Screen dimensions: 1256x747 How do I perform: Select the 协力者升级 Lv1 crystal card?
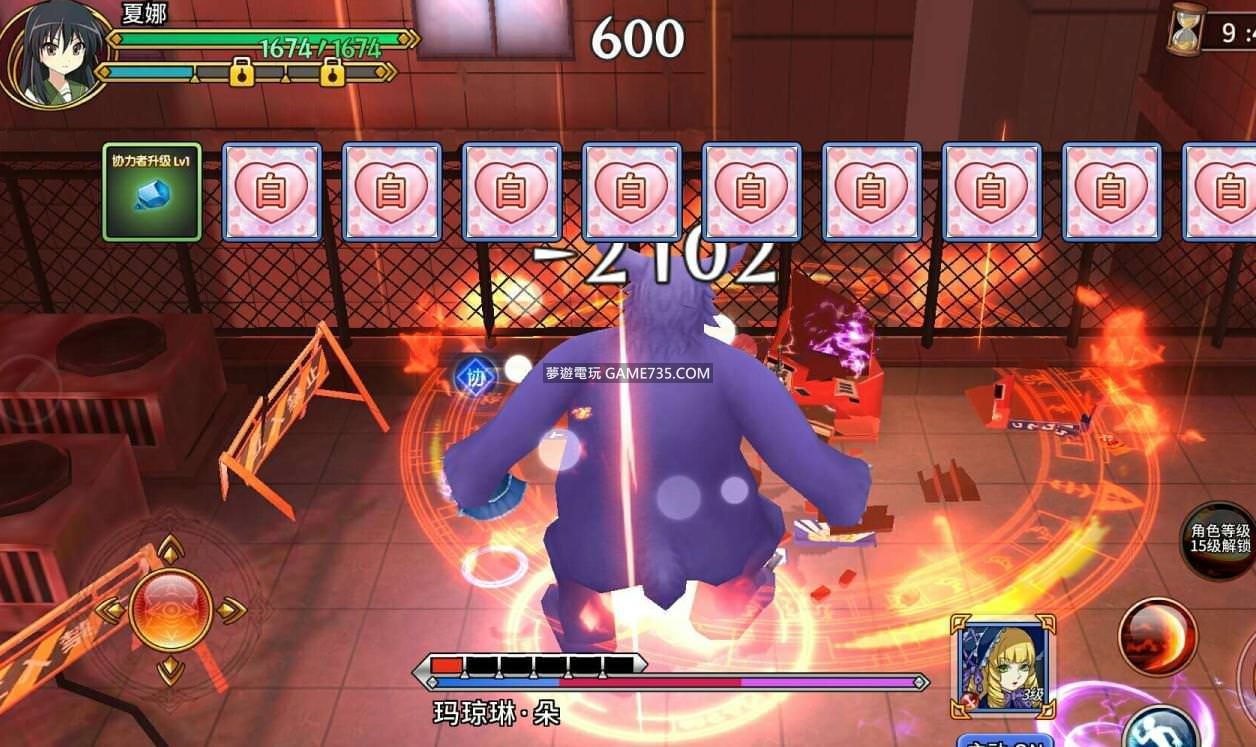tap(152, 192)
